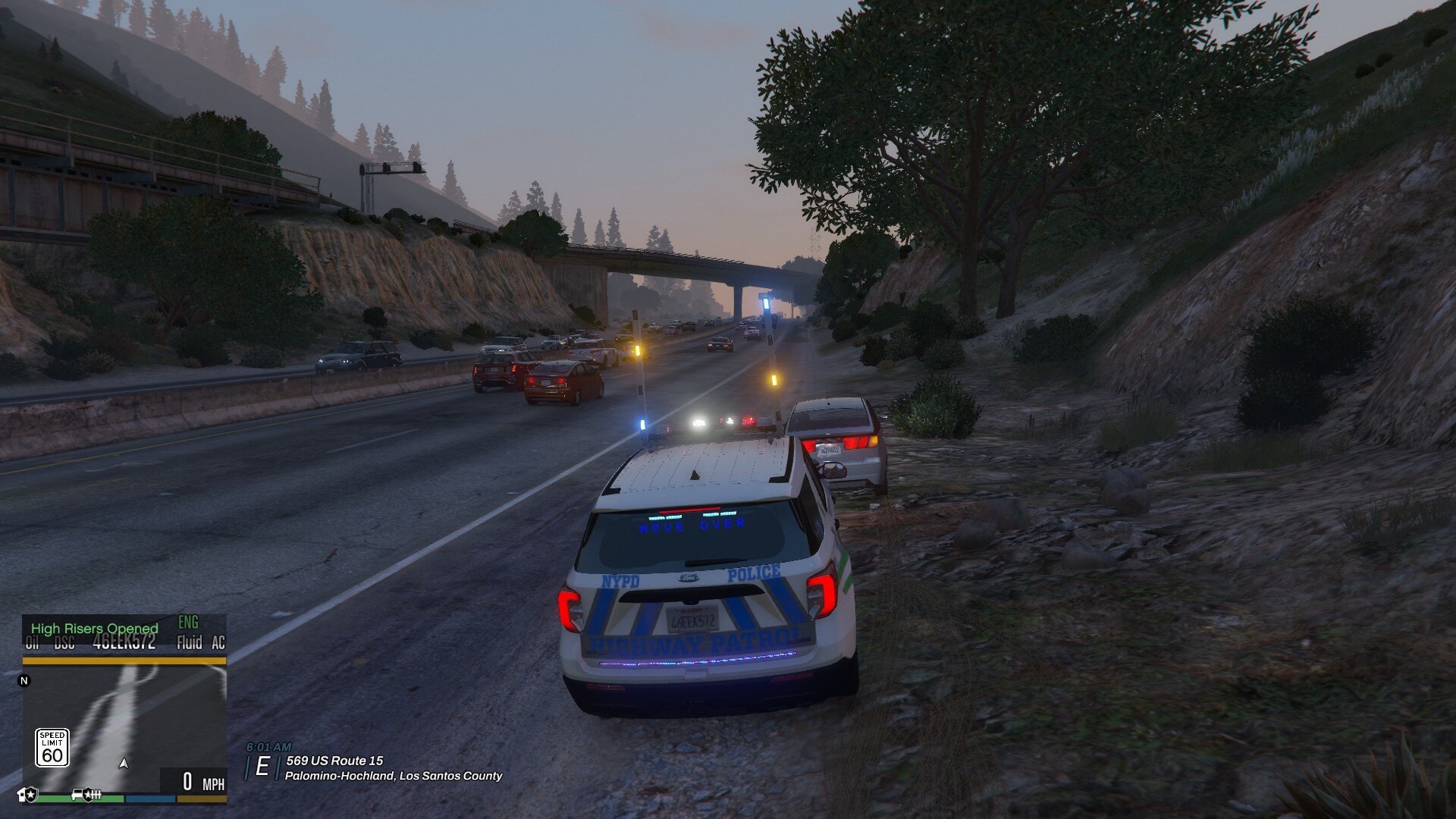Click the Fluid indicator label

tap(189, 643)
